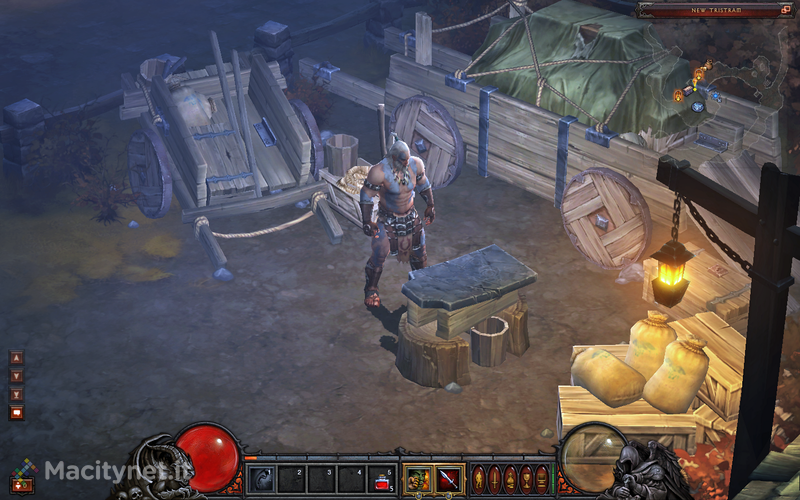Jump chat to bottom with underlined arrow button
Viewport: 800px width, 500px height.
[x=17, y=394]
